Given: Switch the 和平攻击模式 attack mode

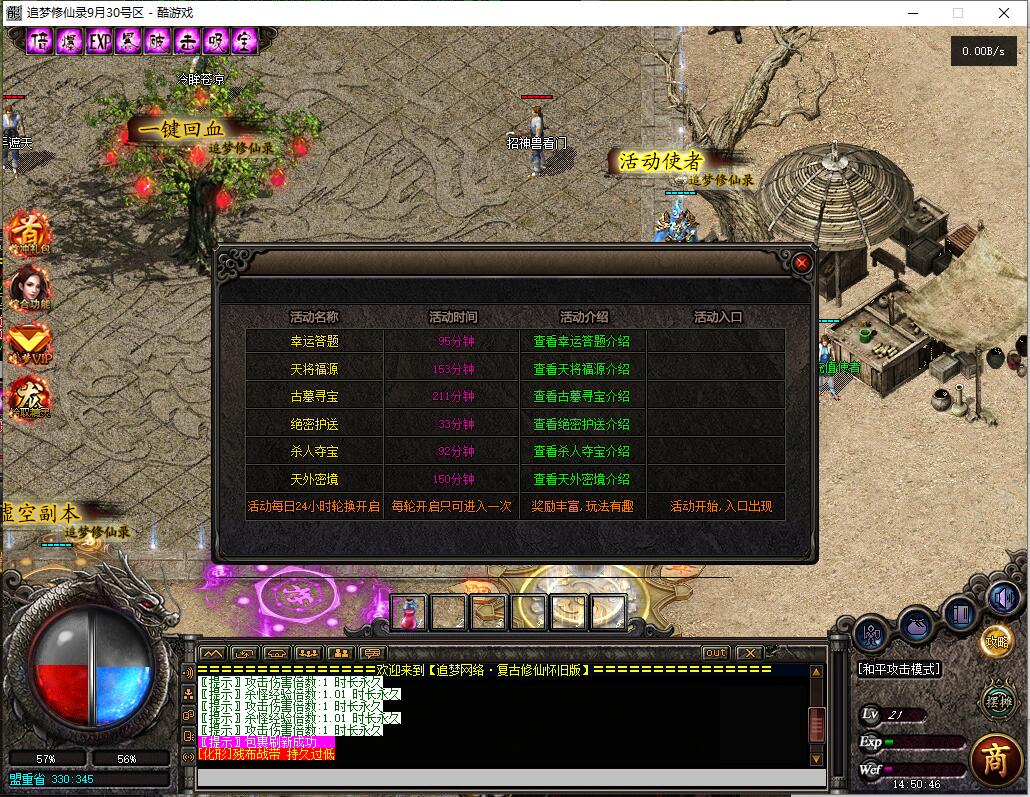Looking at the screenshot, I should click(899, 669).
